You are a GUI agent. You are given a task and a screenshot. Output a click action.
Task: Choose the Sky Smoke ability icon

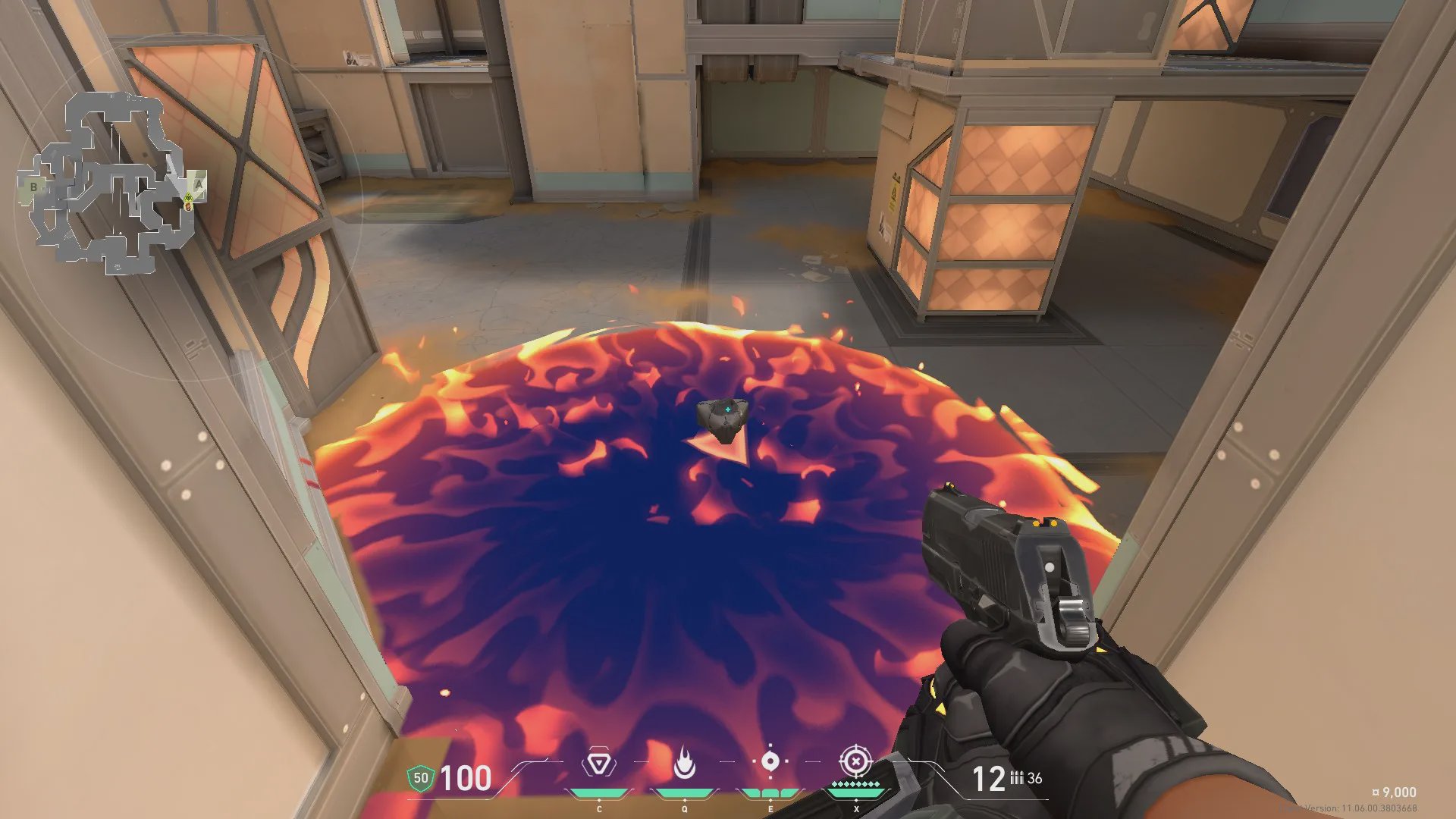pos(770,761)
